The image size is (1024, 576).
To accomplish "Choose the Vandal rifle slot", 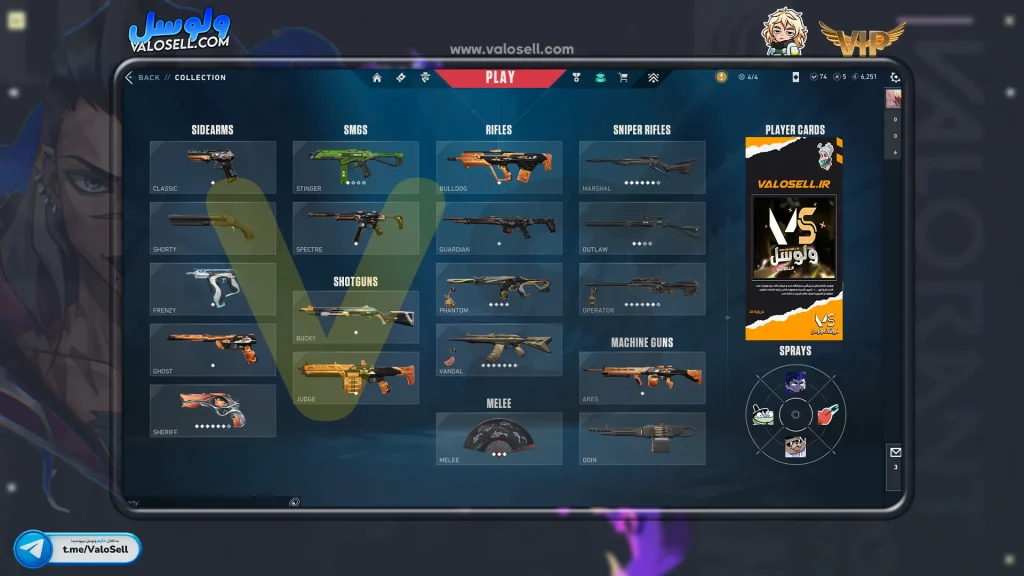I will (x=499, y=350).
